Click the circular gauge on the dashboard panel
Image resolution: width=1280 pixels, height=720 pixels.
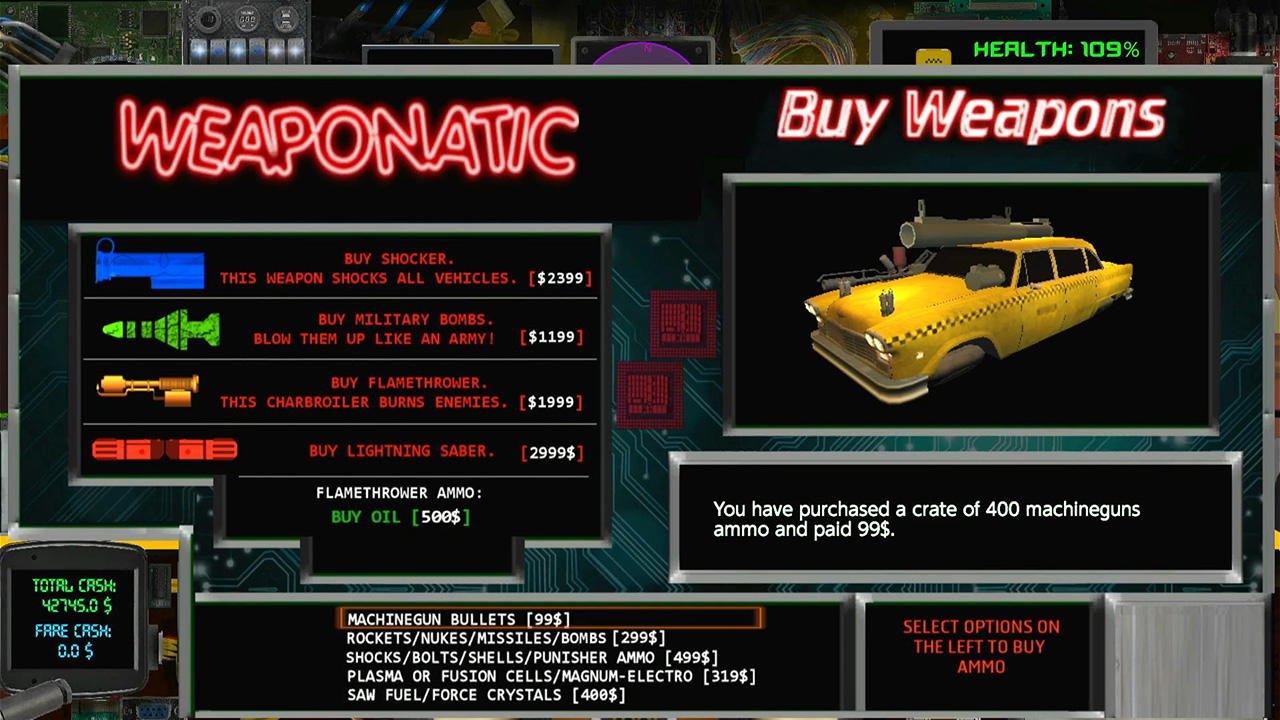coord(248,18)
